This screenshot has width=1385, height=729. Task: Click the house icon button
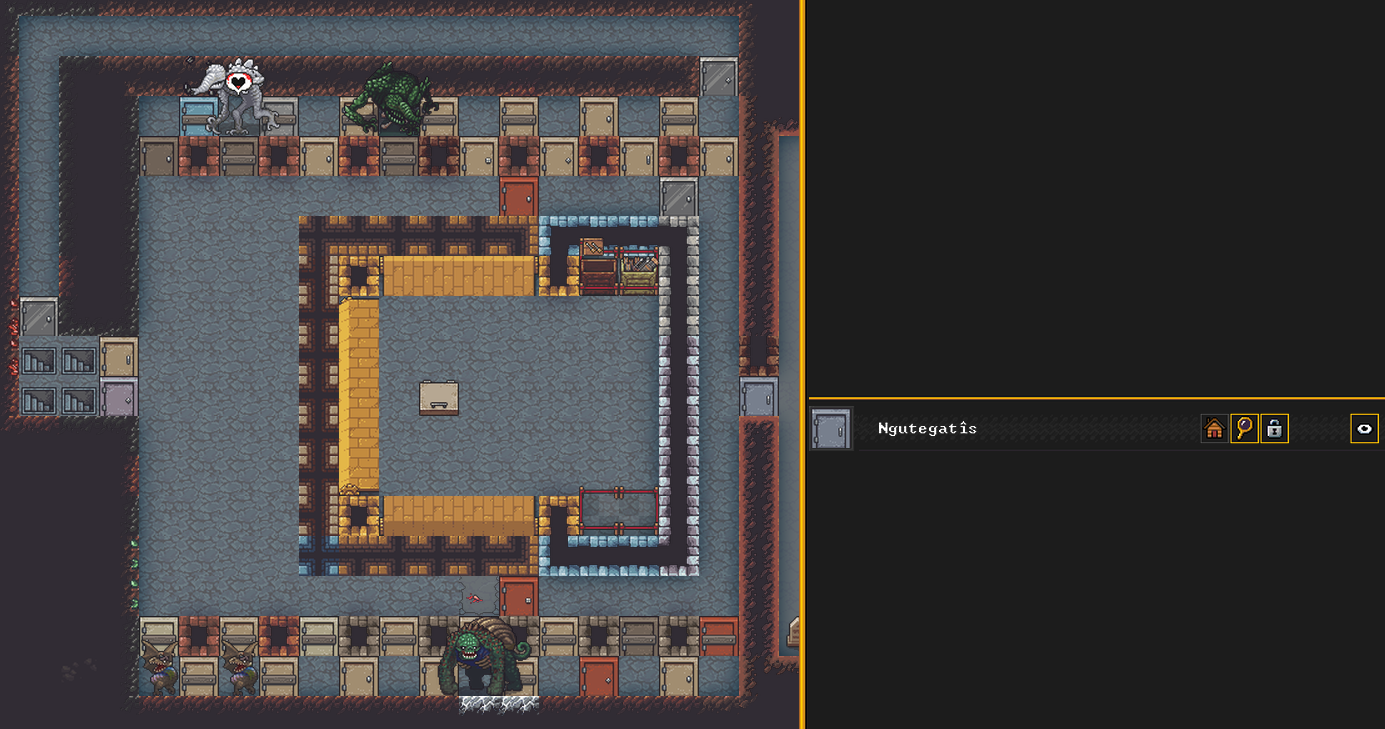pyautogui.click(x=1214, y=429)
